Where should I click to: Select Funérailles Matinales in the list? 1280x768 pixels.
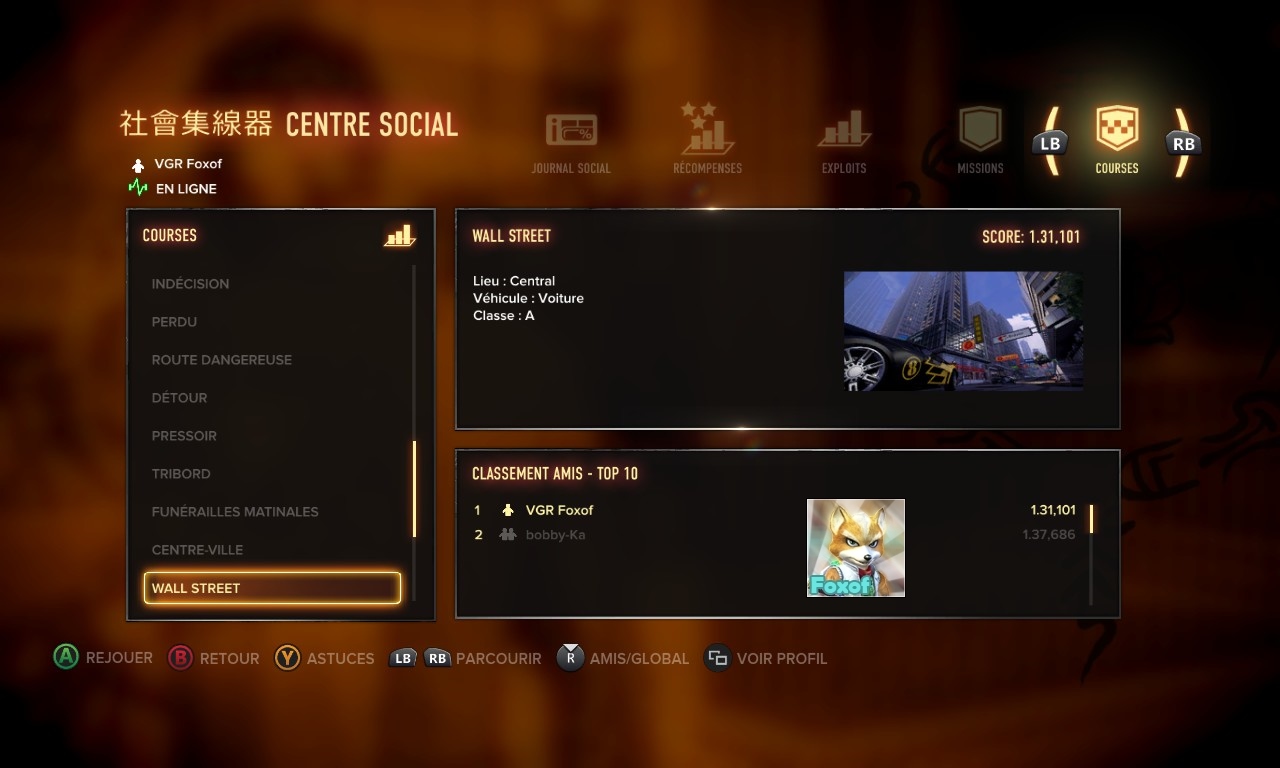point(235,512)
